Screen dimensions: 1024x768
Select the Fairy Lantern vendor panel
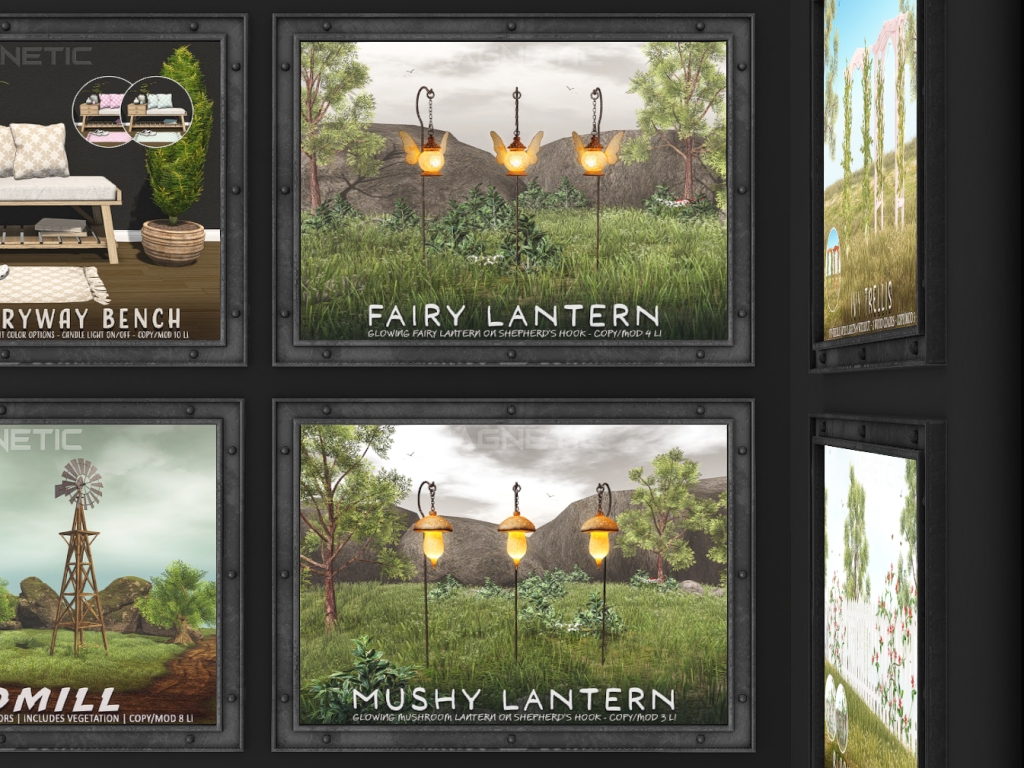click(x=513, y=190)
